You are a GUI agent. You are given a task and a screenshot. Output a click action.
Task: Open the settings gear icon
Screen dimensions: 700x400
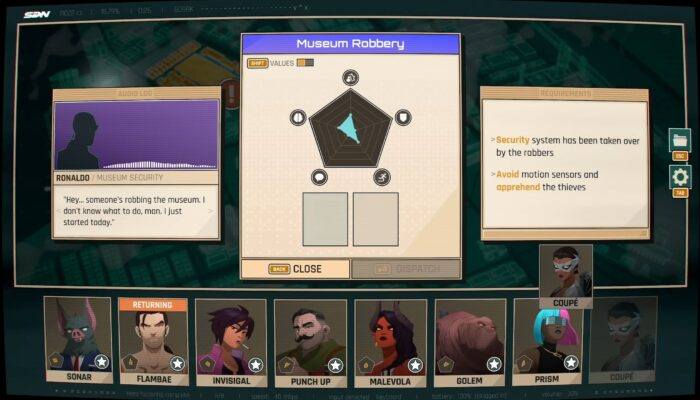pos(680,177)
